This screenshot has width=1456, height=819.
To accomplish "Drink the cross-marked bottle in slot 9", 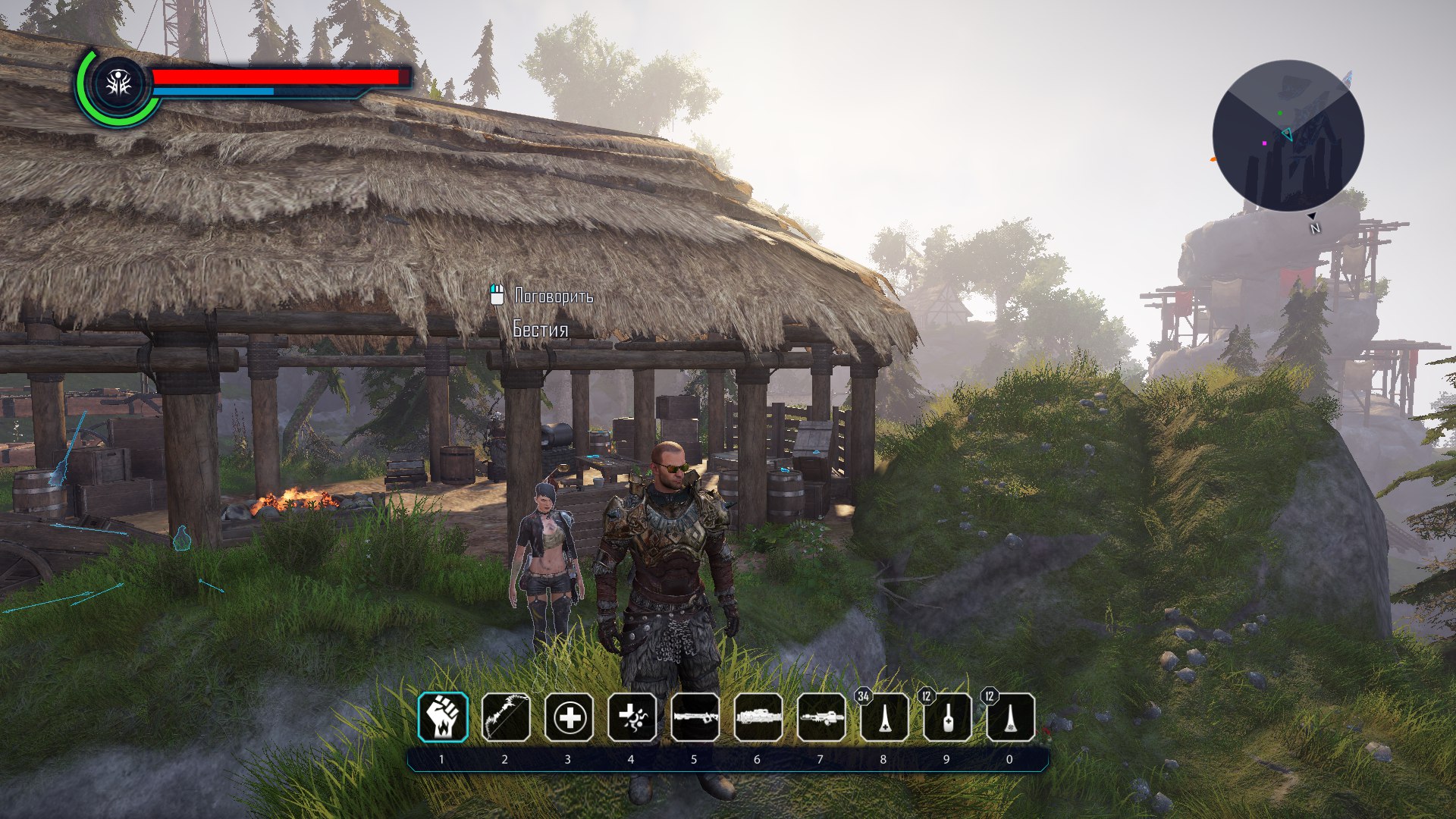I will point(947,717).
